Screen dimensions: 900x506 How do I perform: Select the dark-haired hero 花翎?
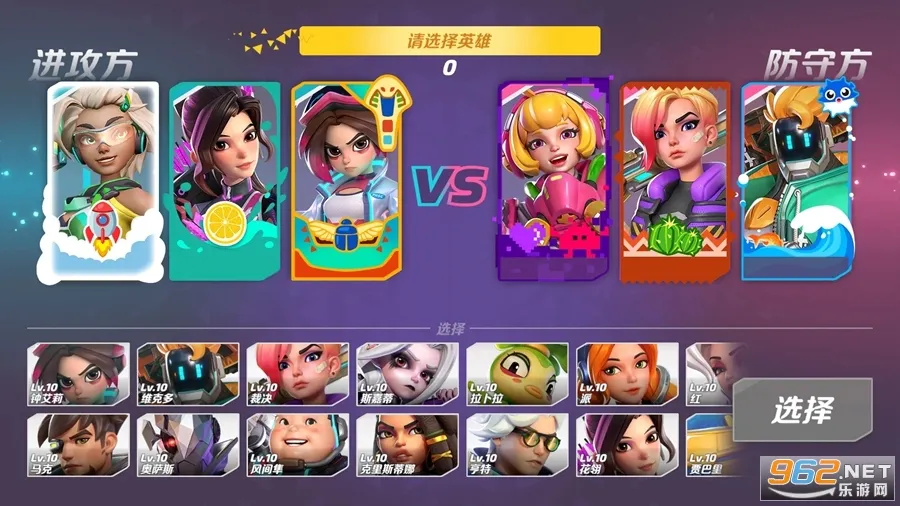[627, 444]
